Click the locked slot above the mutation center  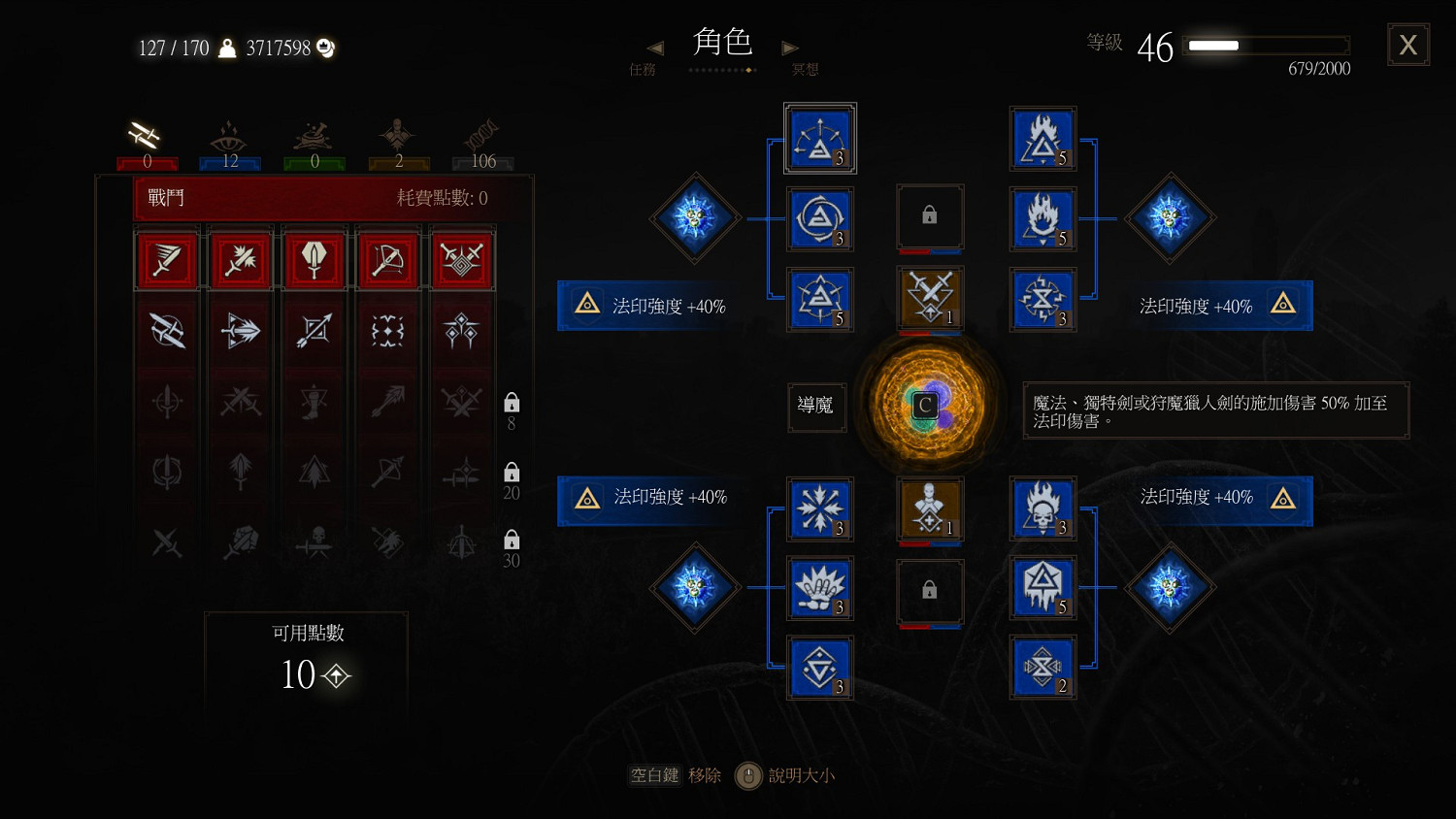click(929, 215)
